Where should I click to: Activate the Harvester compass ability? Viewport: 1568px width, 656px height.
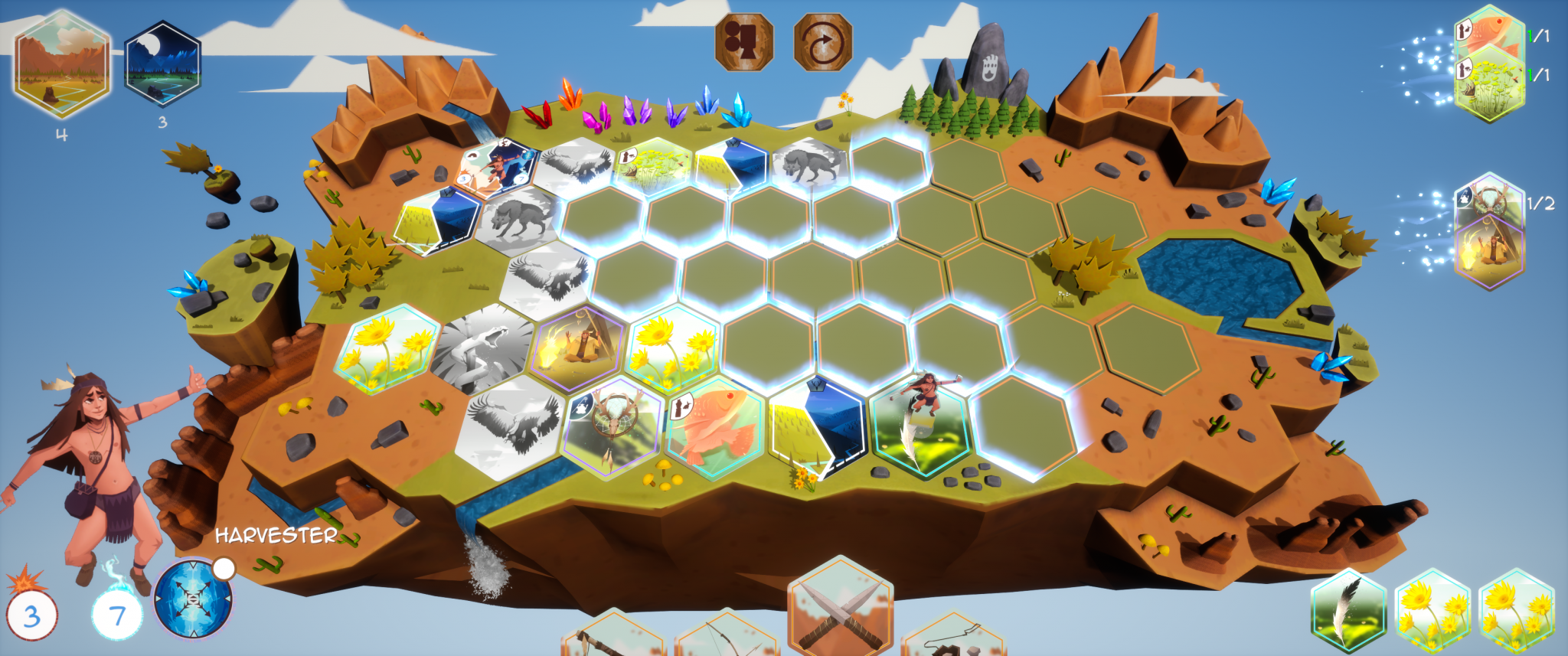point(192,599)
